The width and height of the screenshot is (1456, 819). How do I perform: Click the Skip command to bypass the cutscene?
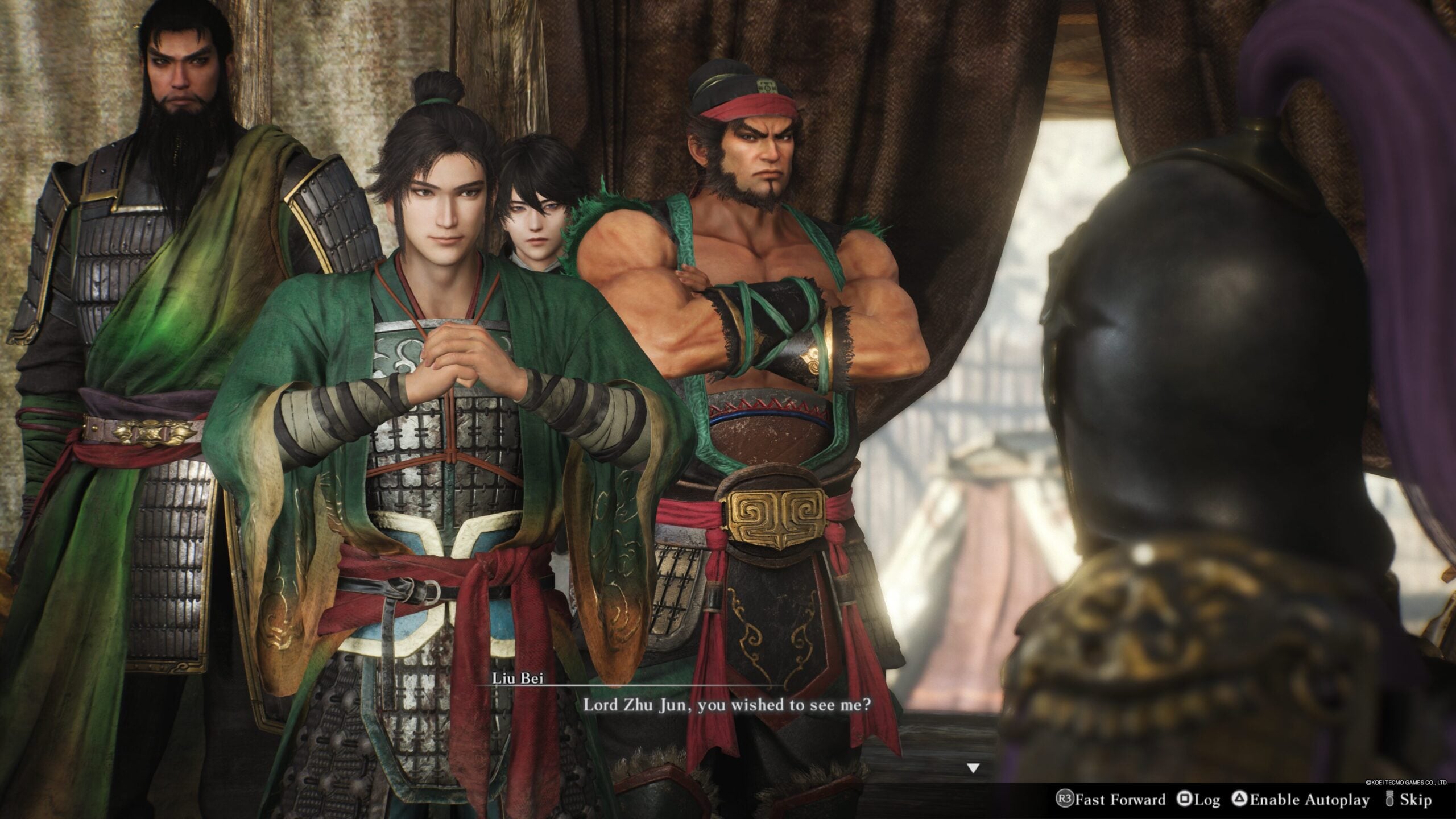pos(1416,799)
